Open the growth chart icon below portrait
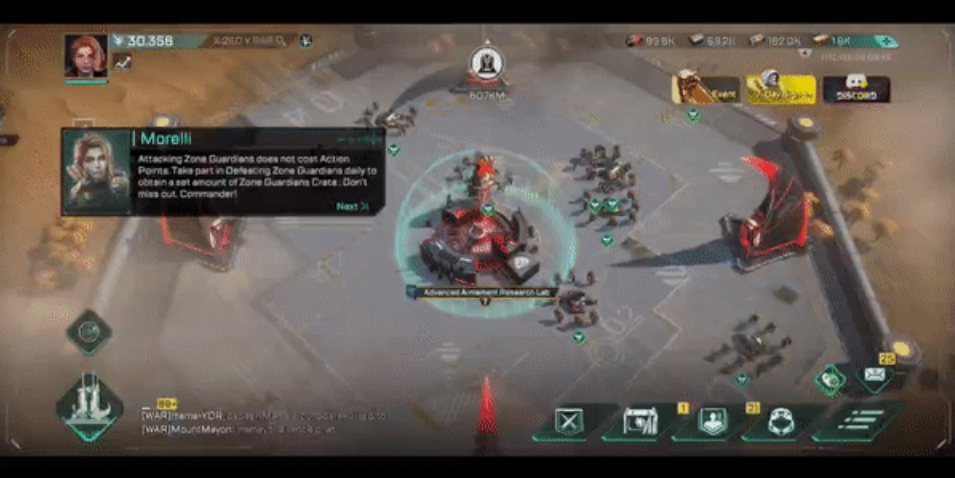The width and height of the screenshot is (955, 478). pyautogui.click(x=123, y=62)
